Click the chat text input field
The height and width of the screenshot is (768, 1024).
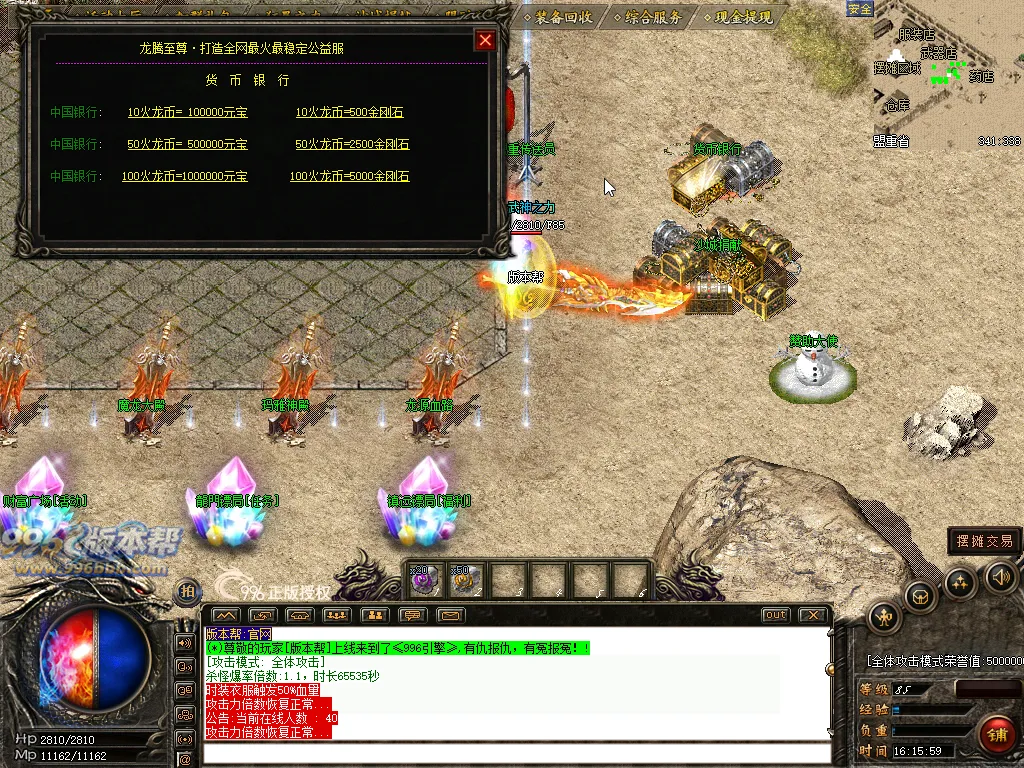pos(515,753)
